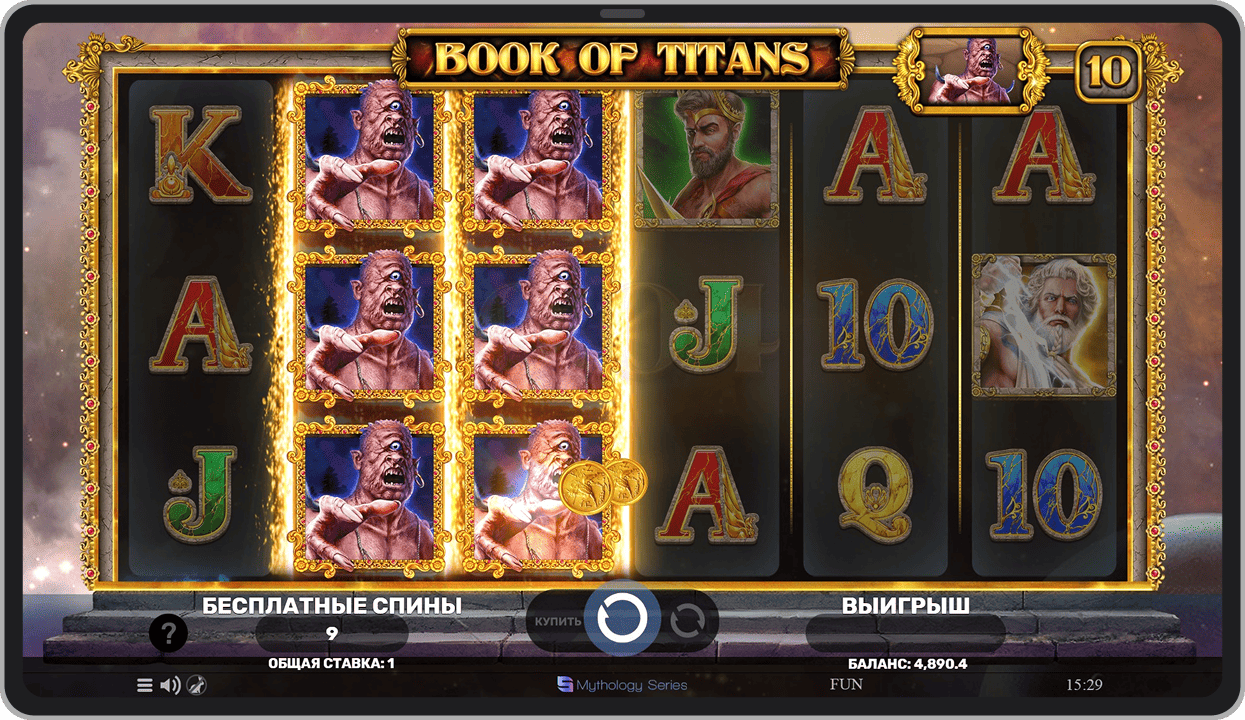Spin the reels with the round arrow button

622,620
